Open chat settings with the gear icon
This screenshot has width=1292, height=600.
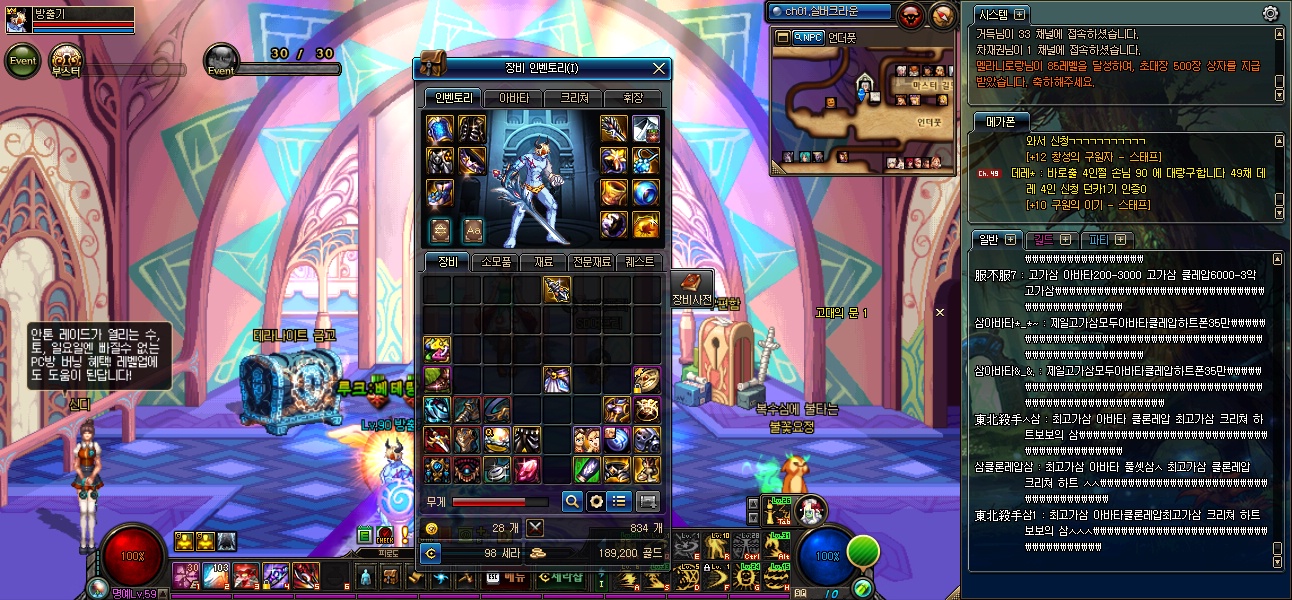point(1270,14)
